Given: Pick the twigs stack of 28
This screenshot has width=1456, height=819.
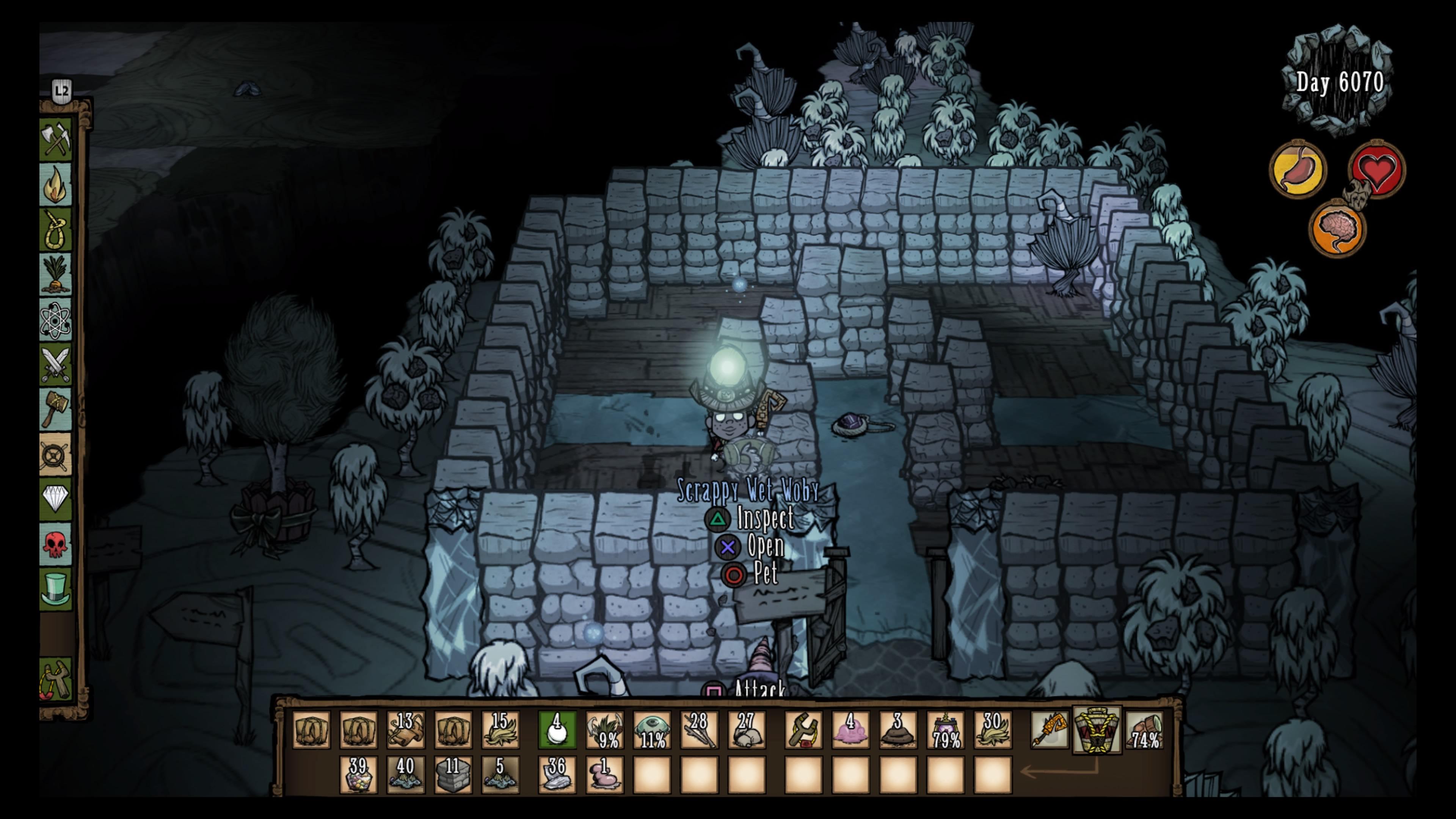Looking at the screenshot, I should [x=699, y=730].
